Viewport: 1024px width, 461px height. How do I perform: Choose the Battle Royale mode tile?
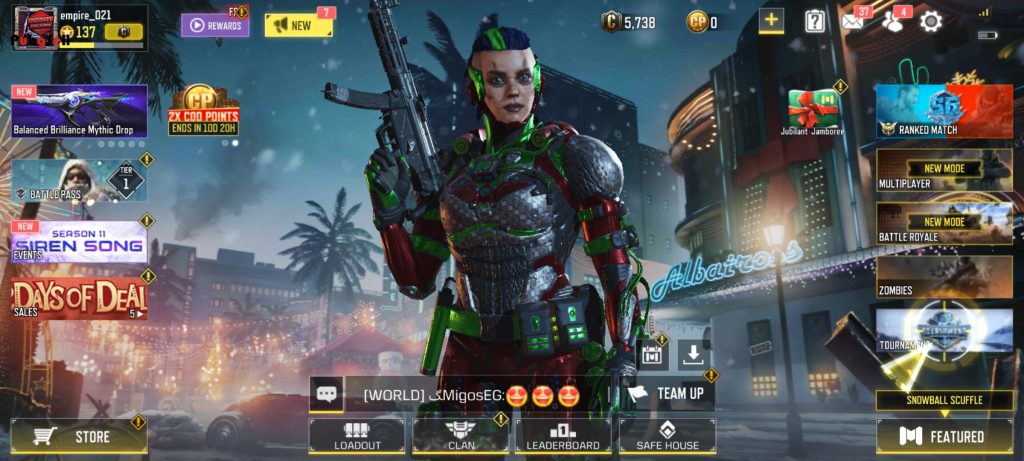944,223
